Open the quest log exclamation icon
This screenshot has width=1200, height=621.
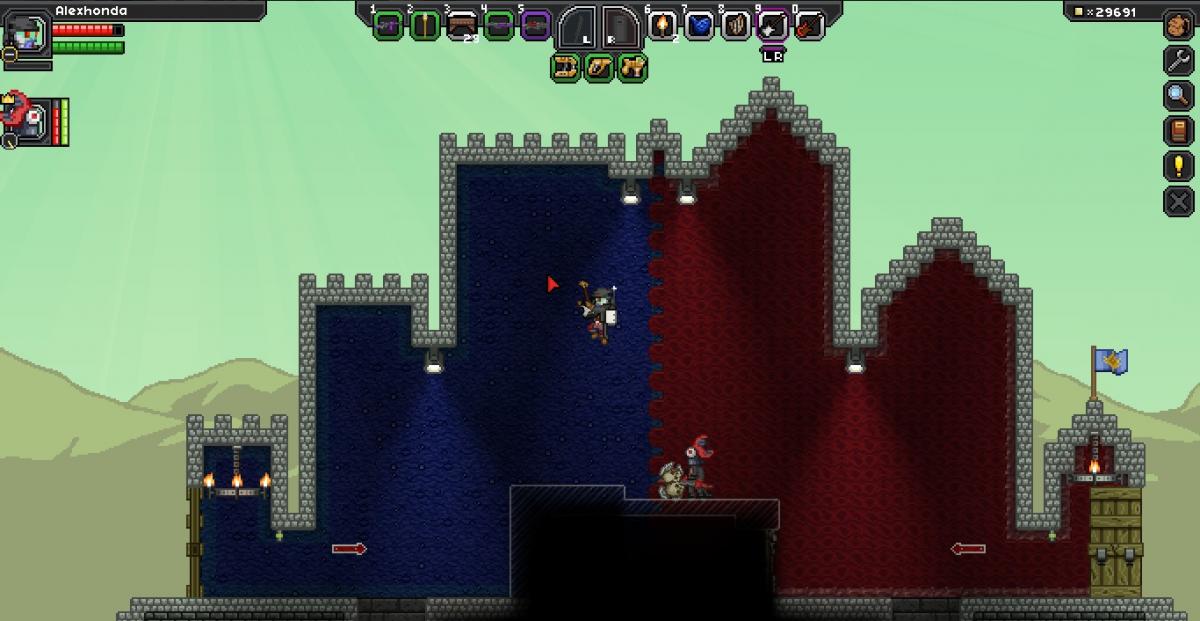coord(1179,165)
